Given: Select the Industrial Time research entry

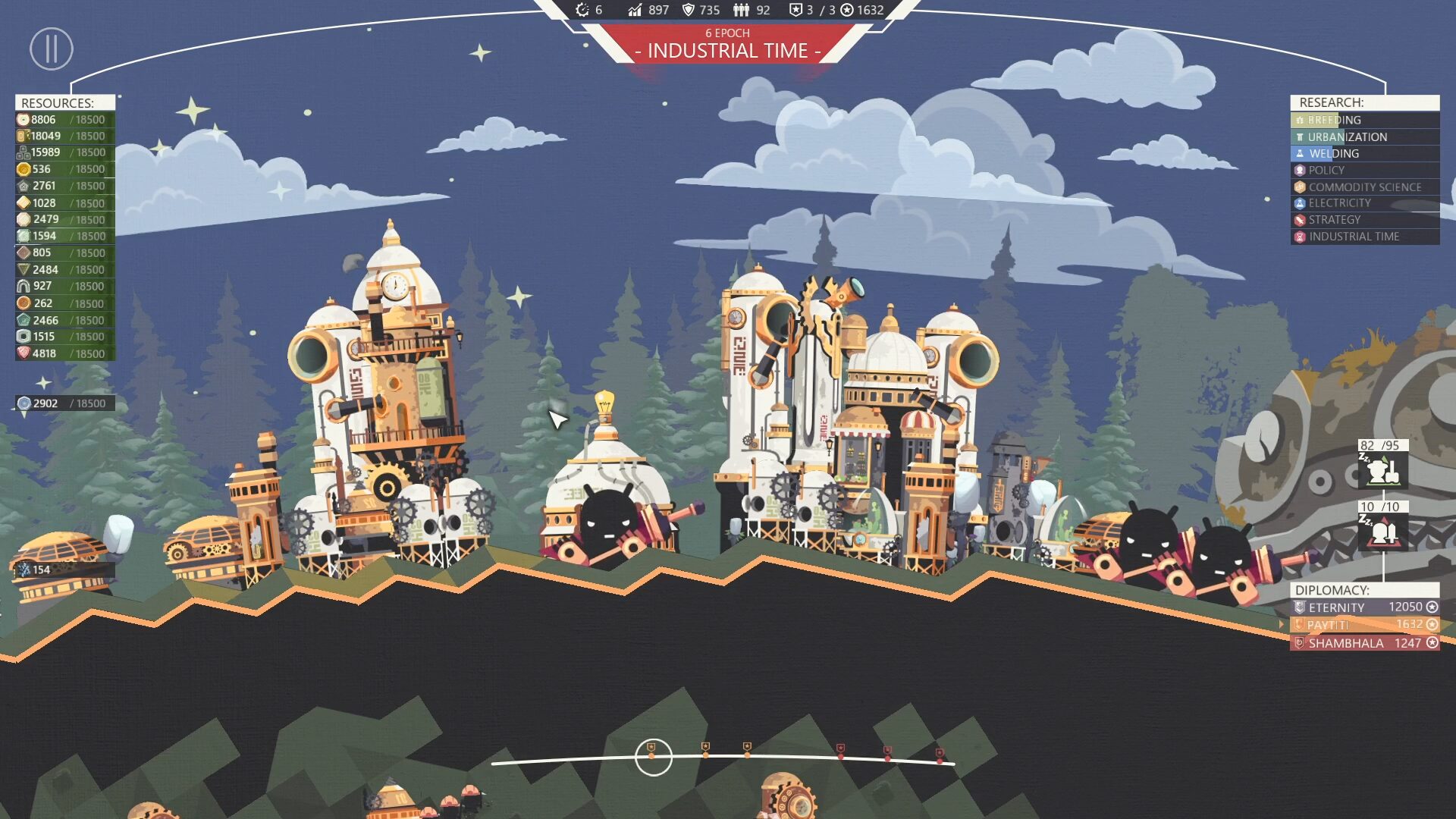Looking at the screenshot, I should point(1363,237).
